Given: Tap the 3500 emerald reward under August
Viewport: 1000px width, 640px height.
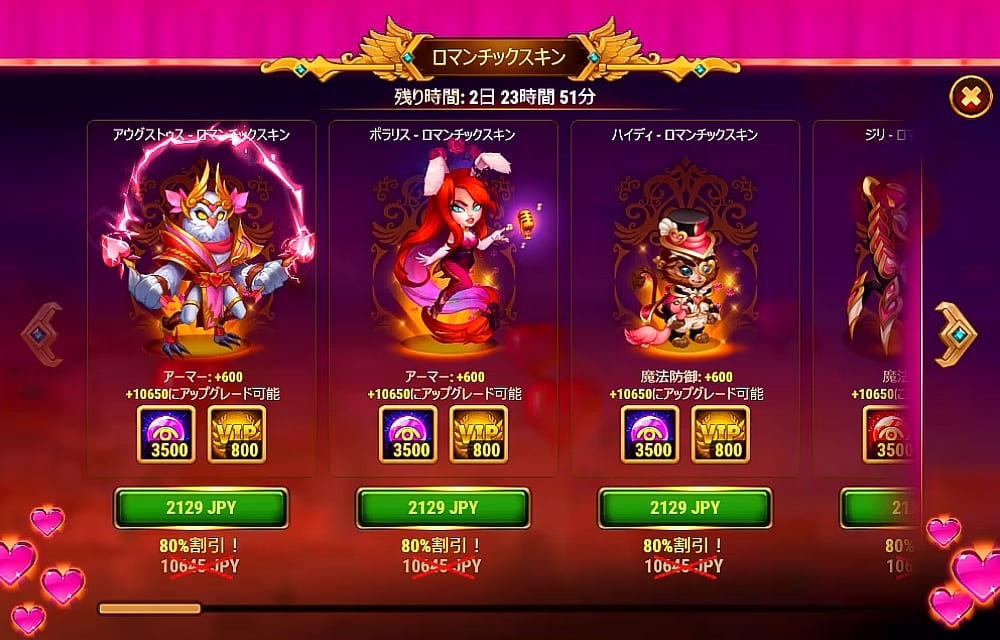Looking at the screenshot, I should (x=166, y=434).
